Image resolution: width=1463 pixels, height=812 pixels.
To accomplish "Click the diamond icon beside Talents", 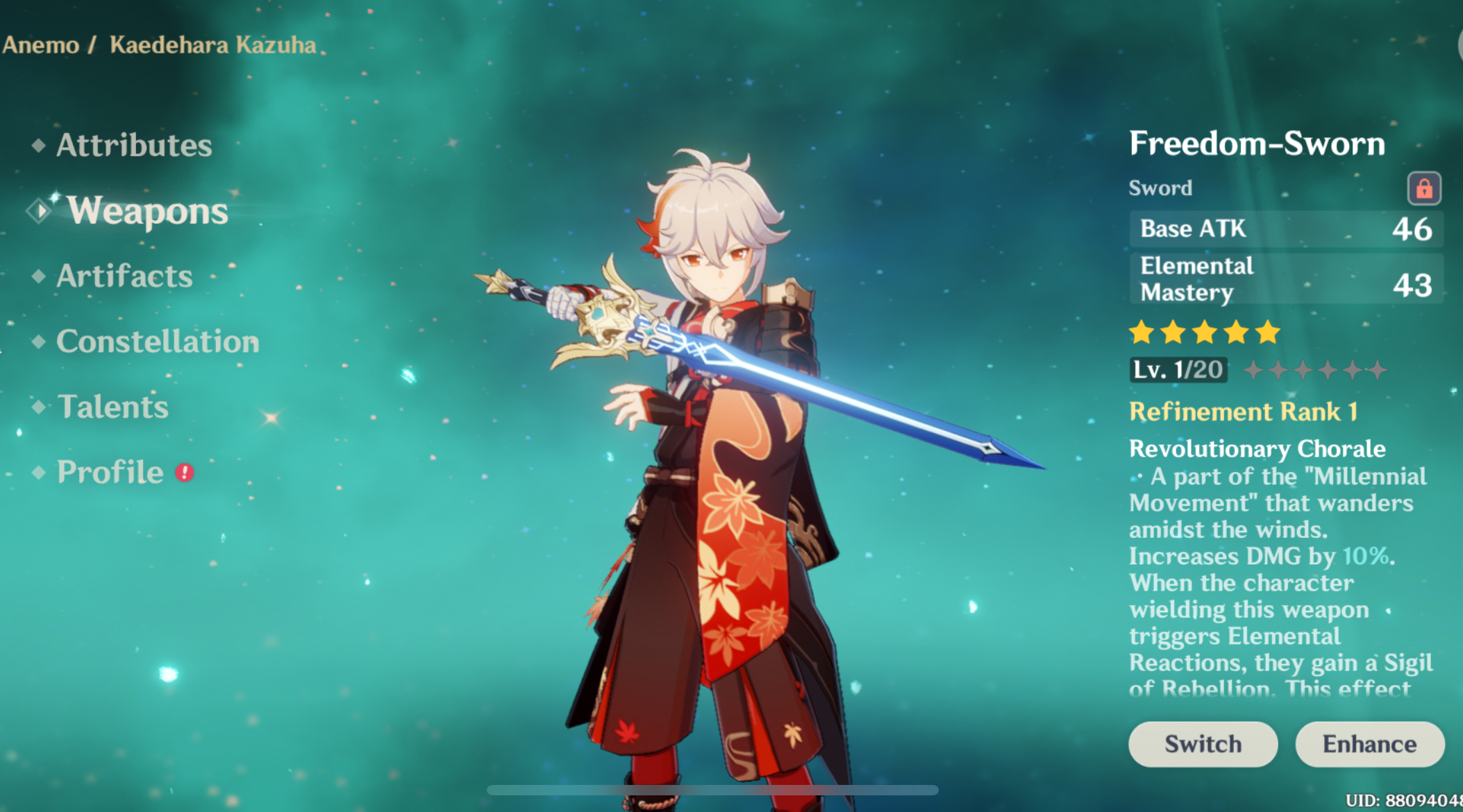I will 40,407.
